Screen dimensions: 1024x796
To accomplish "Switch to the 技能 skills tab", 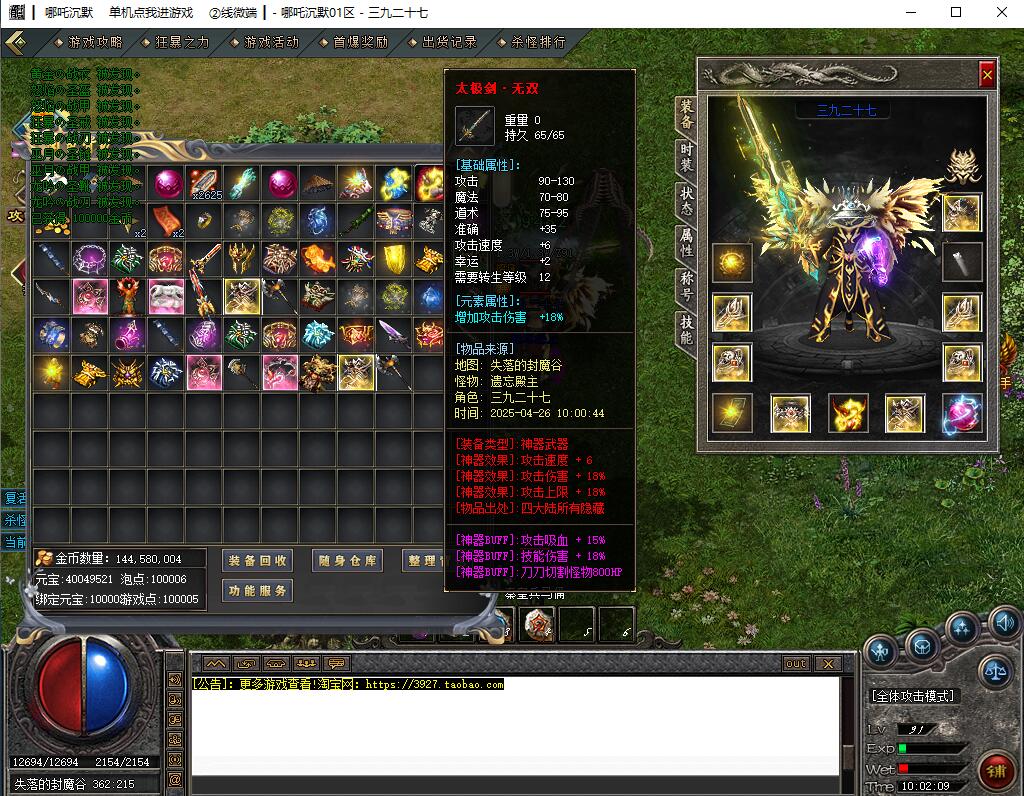I will pyautogui.click(x=686, y=330).
